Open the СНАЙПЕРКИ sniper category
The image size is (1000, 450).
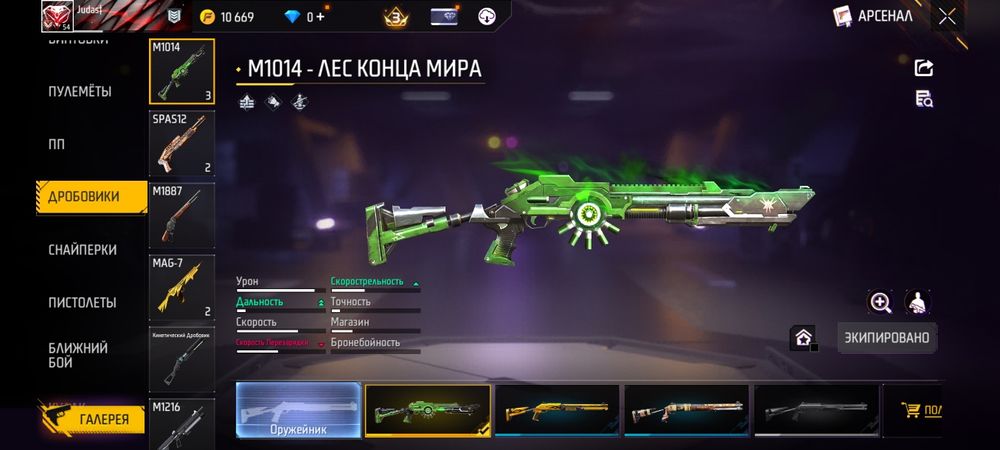coord(83,250)
